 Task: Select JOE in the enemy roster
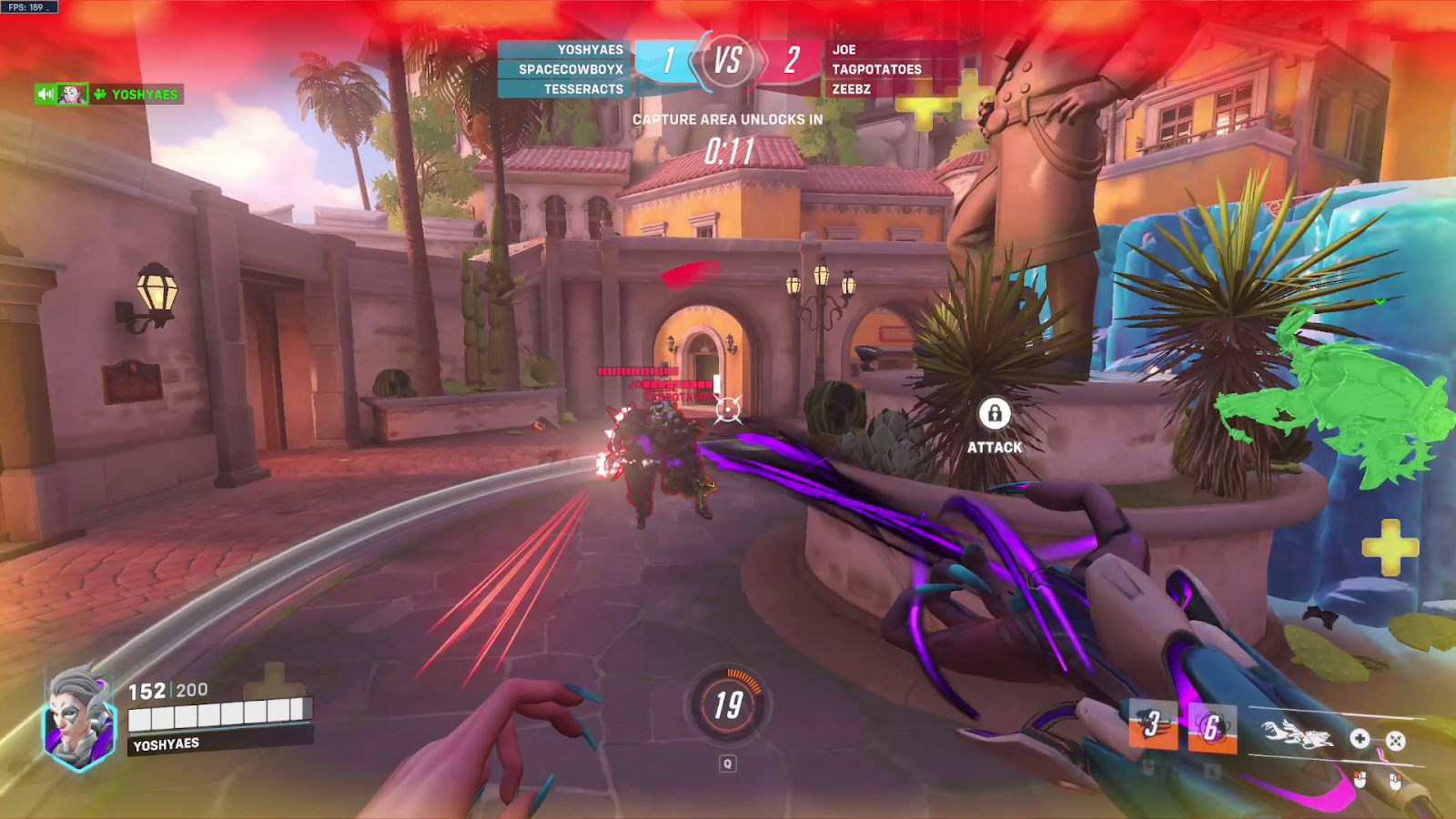click(844, 50)
